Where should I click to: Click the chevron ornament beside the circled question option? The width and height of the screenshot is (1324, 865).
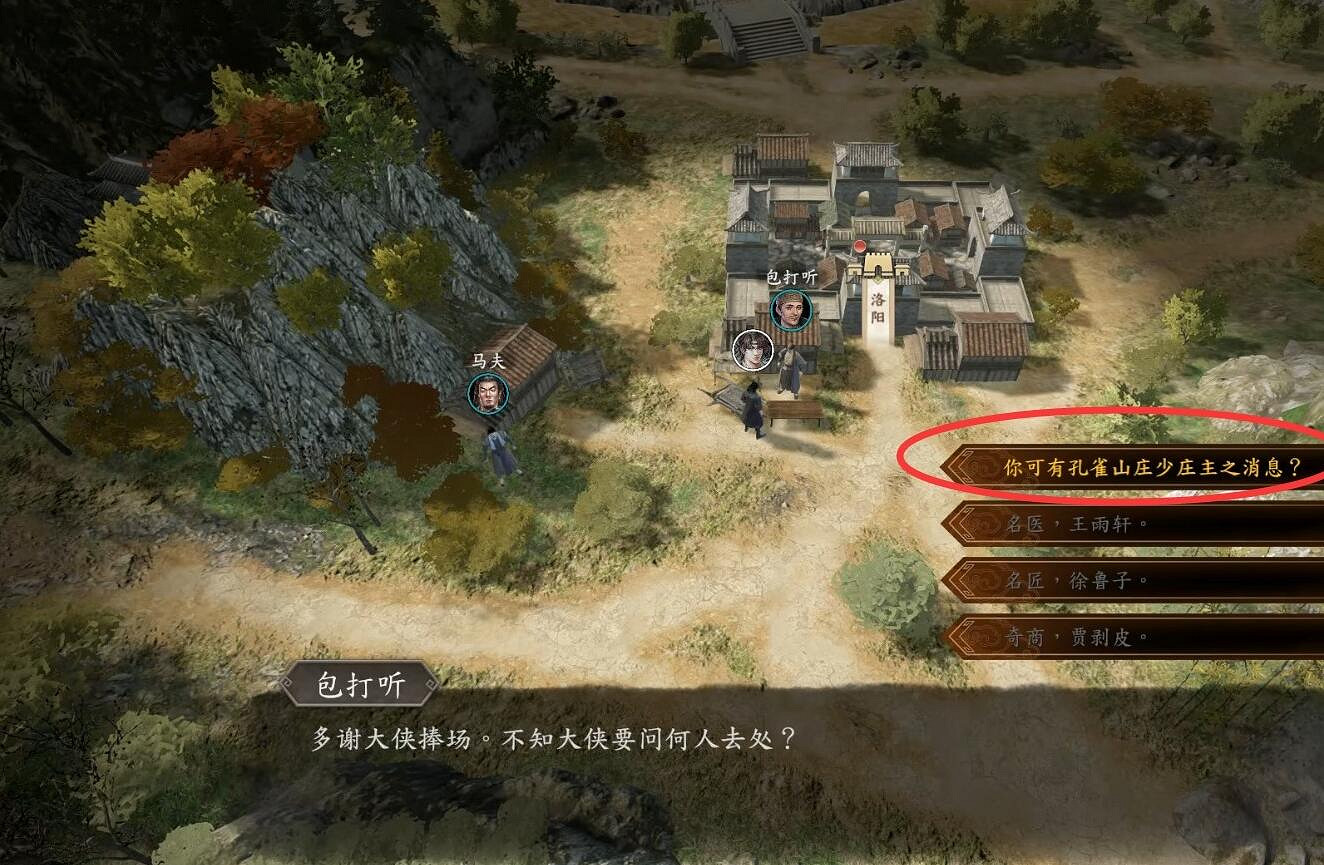point(966,463)
